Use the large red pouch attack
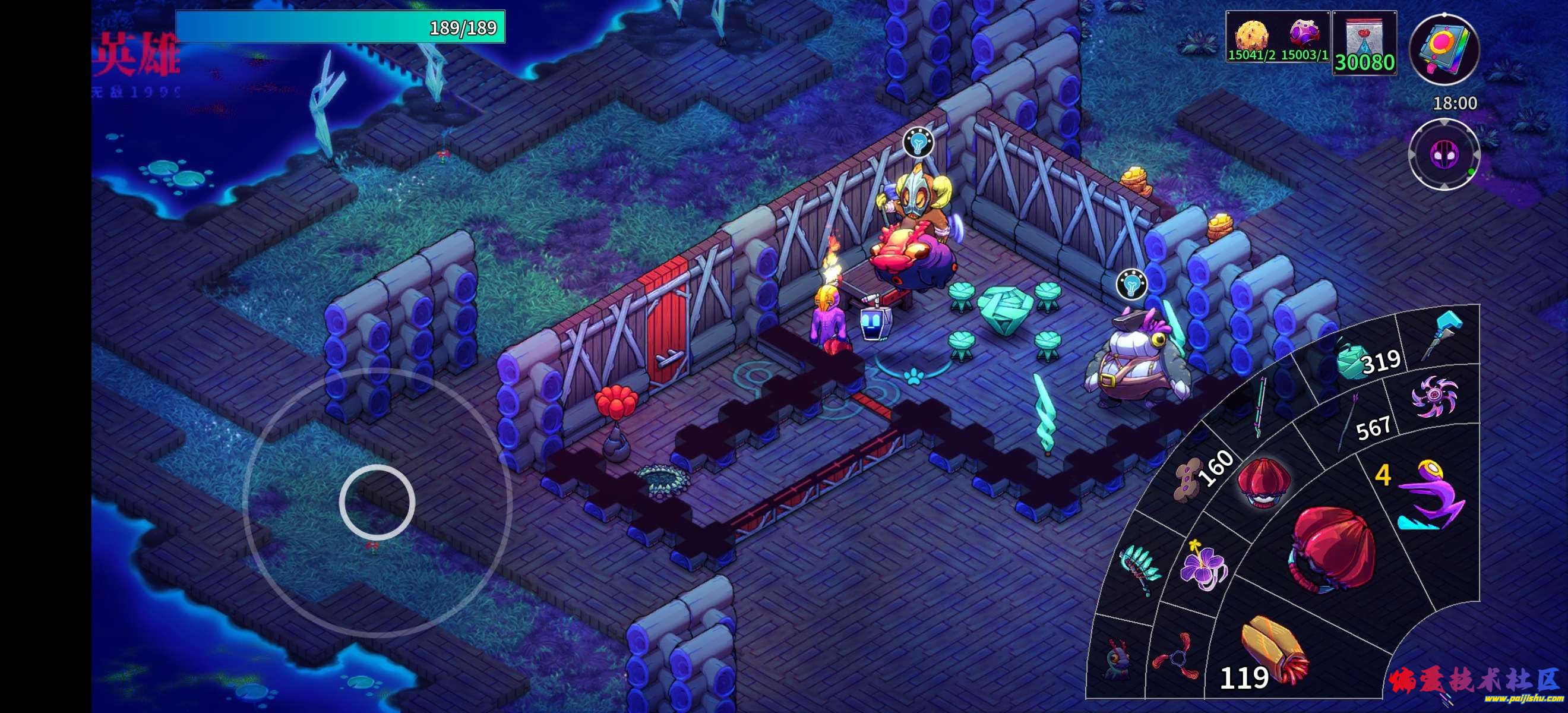 coord(1330,547)
